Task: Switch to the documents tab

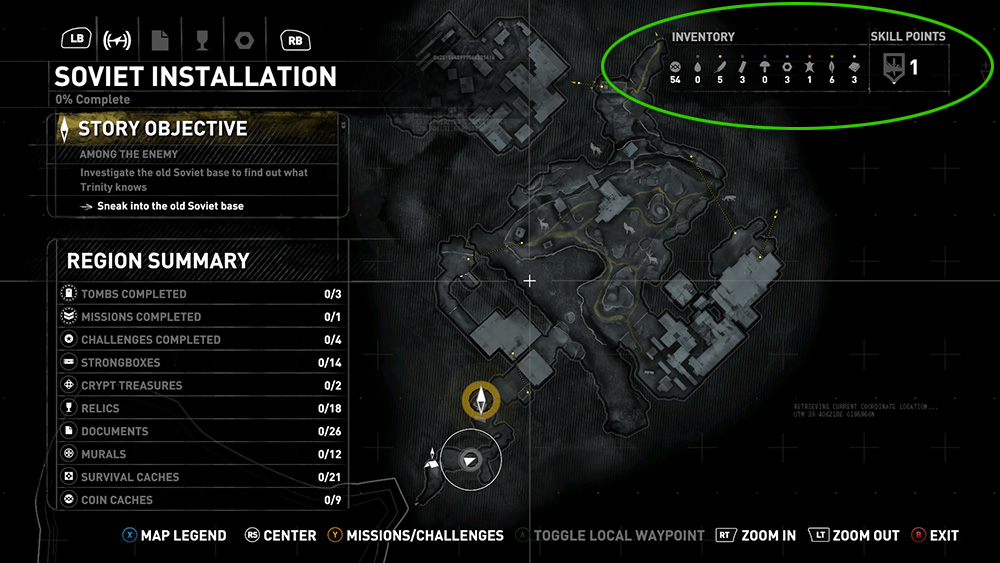Action: click(x=159, y=40)
